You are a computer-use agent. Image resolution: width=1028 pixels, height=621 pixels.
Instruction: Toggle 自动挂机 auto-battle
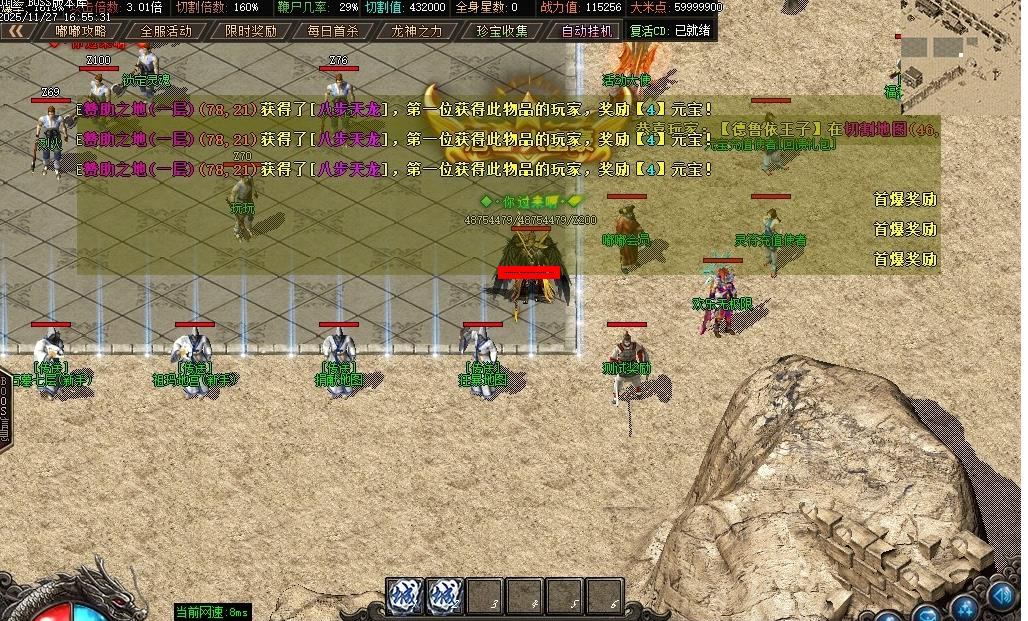point(587,31)
